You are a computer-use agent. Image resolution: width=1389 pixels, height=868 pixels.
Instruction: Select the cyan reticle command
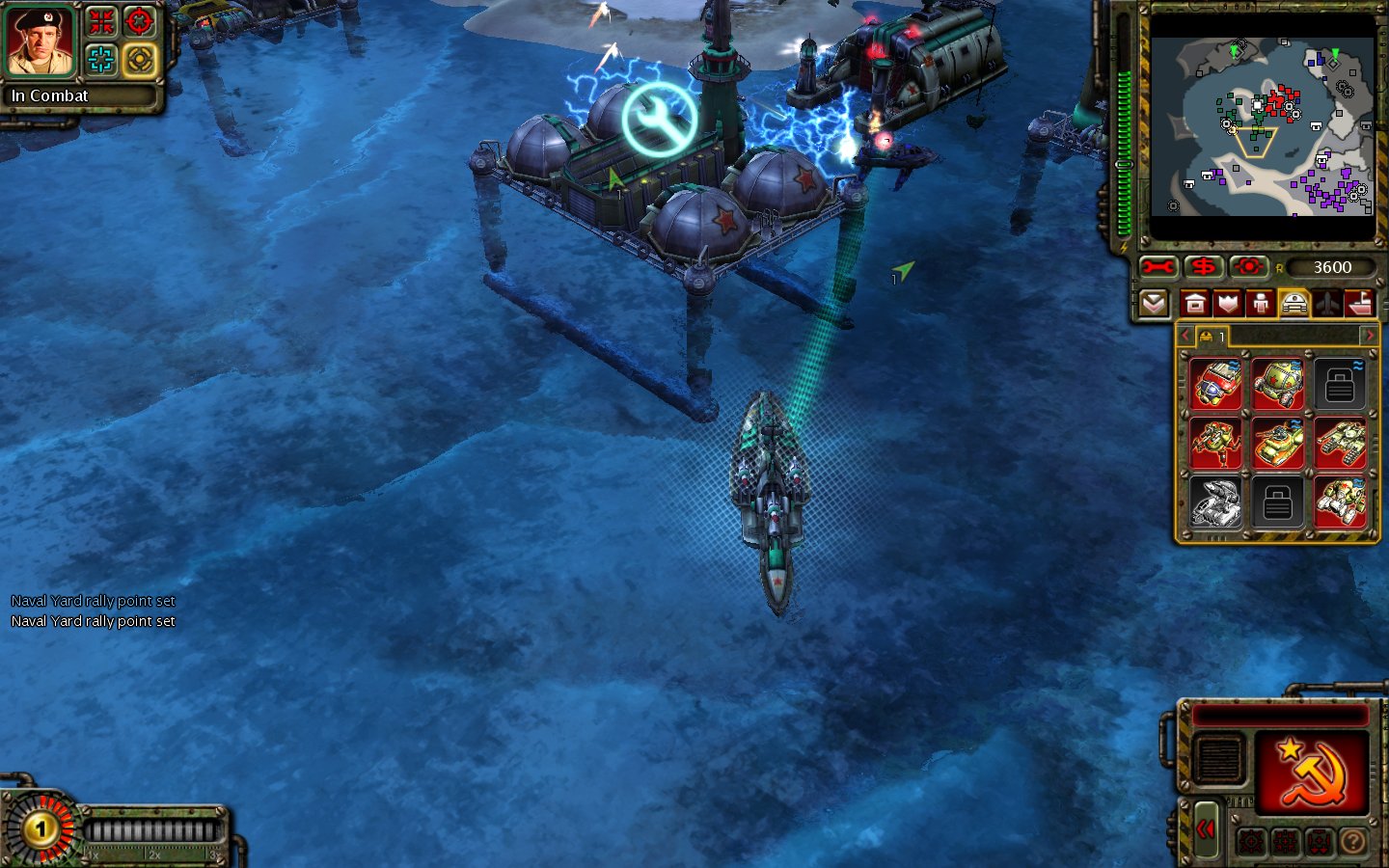tap(101, 60)
